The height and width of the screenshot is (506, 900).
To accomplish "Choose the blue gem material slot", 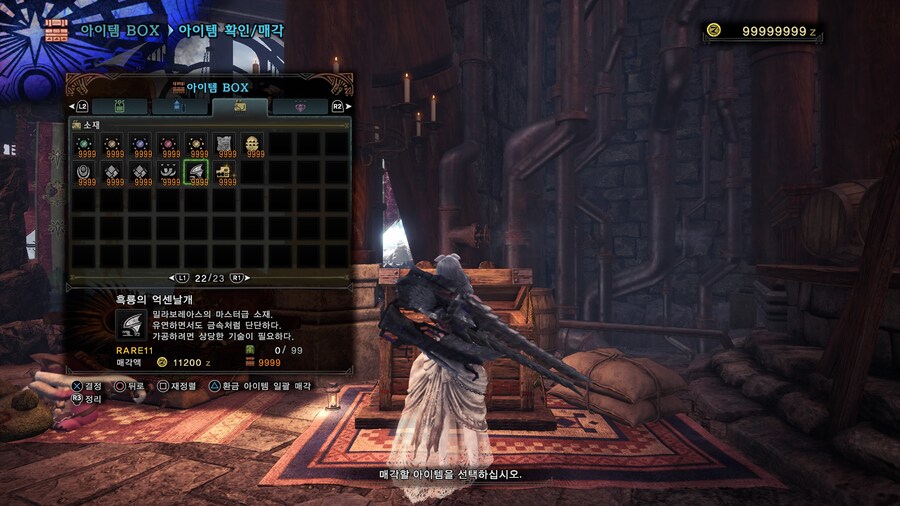I will [141, 144].
